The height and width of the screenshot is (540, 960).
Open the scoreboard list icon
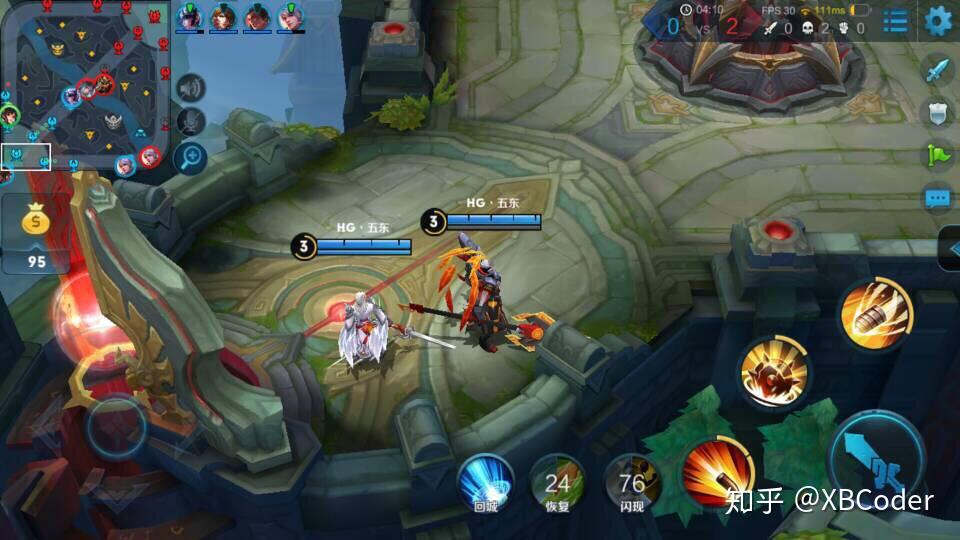tap(895, 21)
